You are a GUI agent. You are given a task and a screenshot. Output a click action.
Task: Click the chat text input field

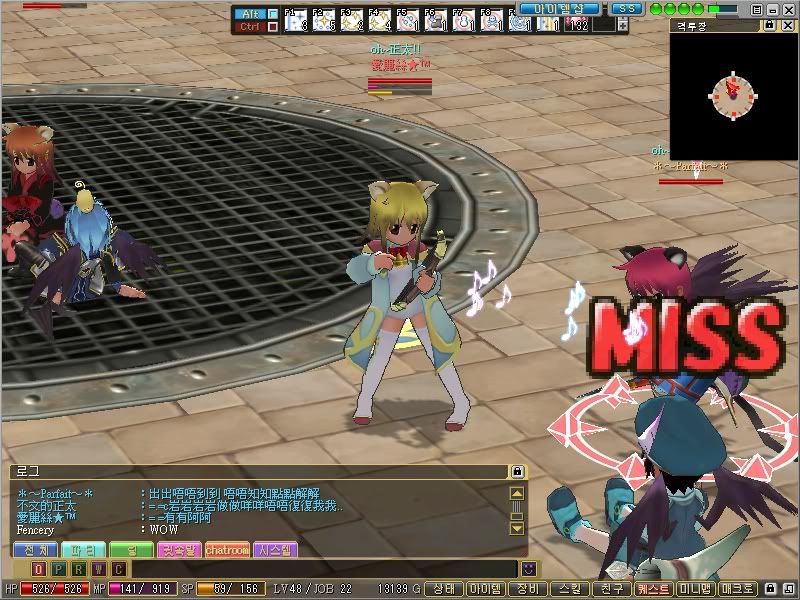point(320,568)
